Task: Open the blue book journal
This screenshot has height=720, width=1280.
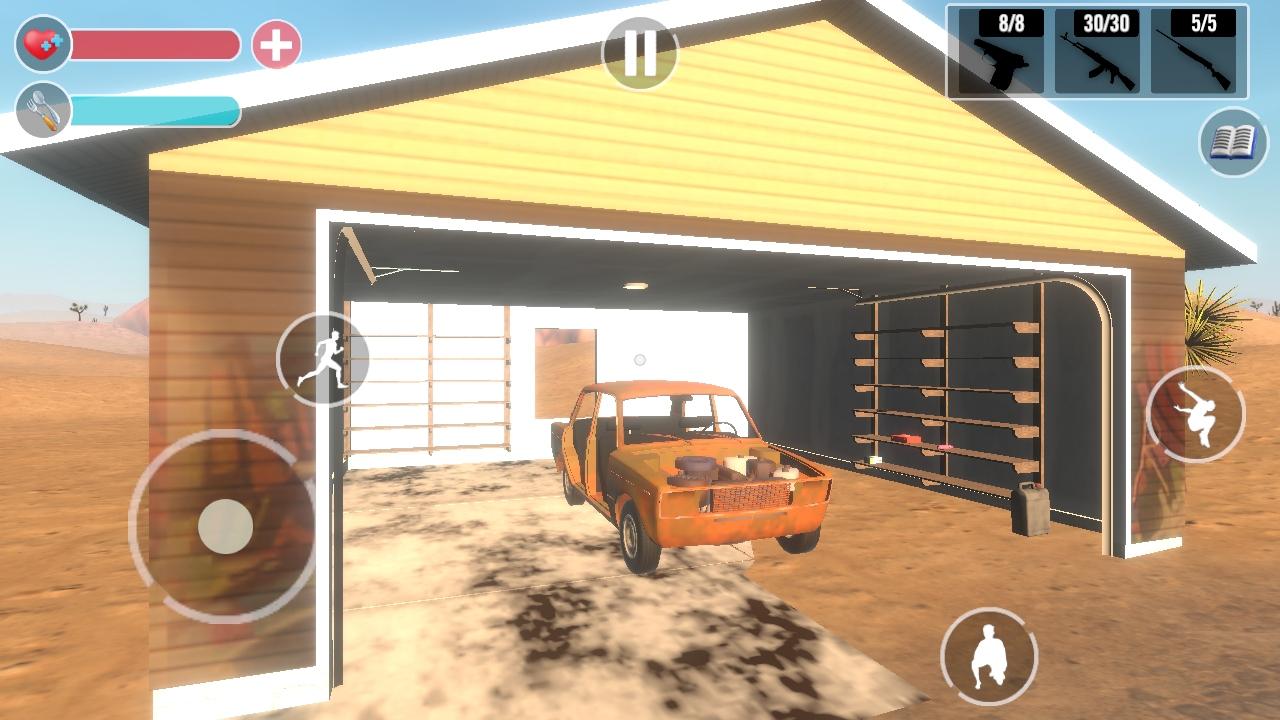Action: click(x=1233, y=142)
